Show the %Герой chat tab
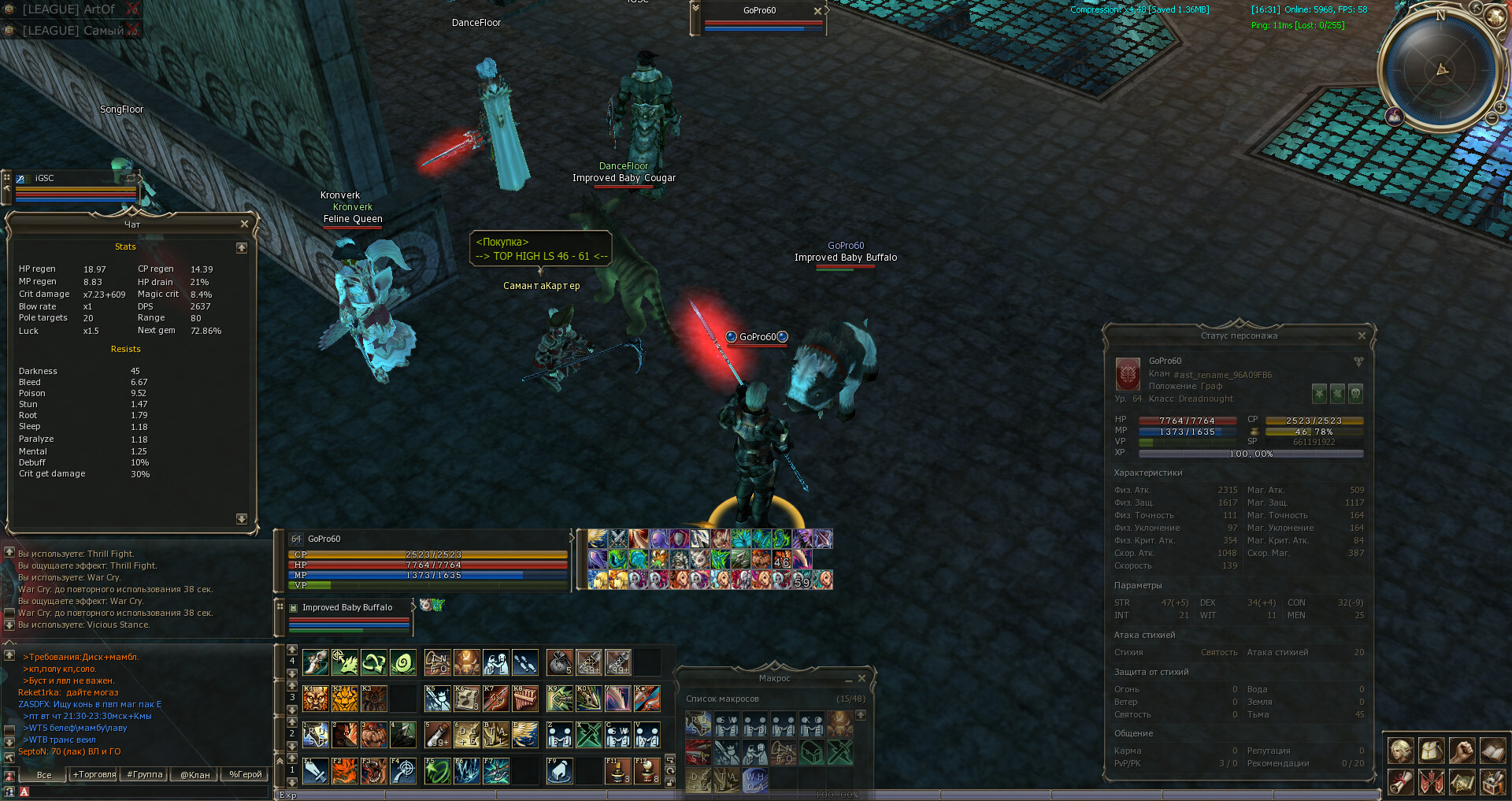Viewport: 1512px width, 801px height. point(245,774)
